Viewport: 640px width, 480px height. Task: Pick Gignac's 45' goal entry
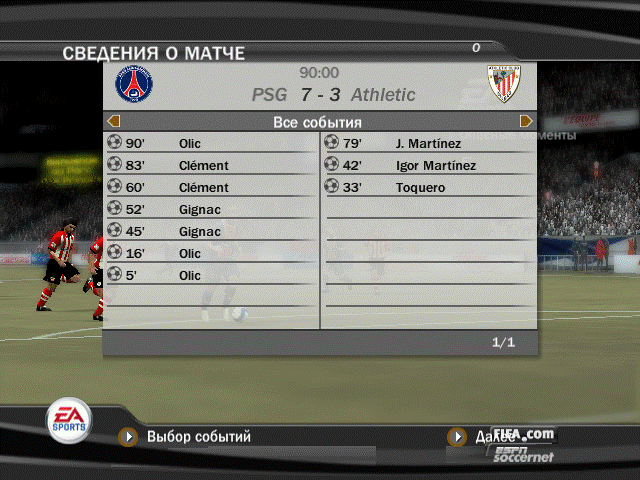click(210, 231)
